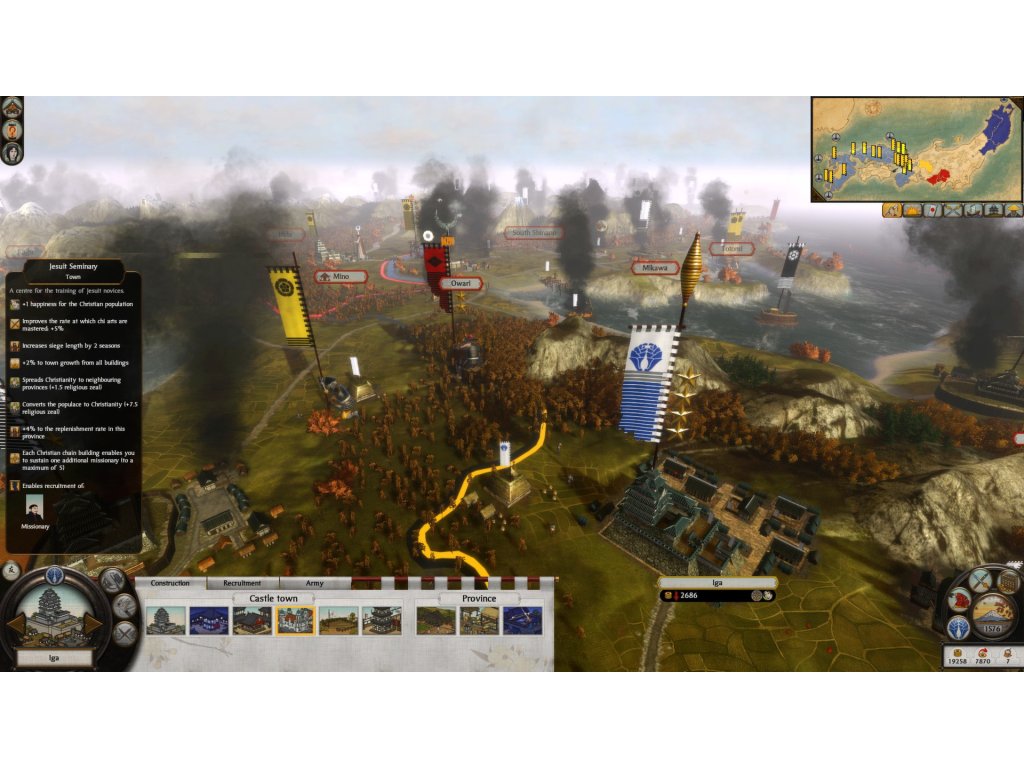
Task: Open the crossed swords and brush arts button
Action: [980, 579]
